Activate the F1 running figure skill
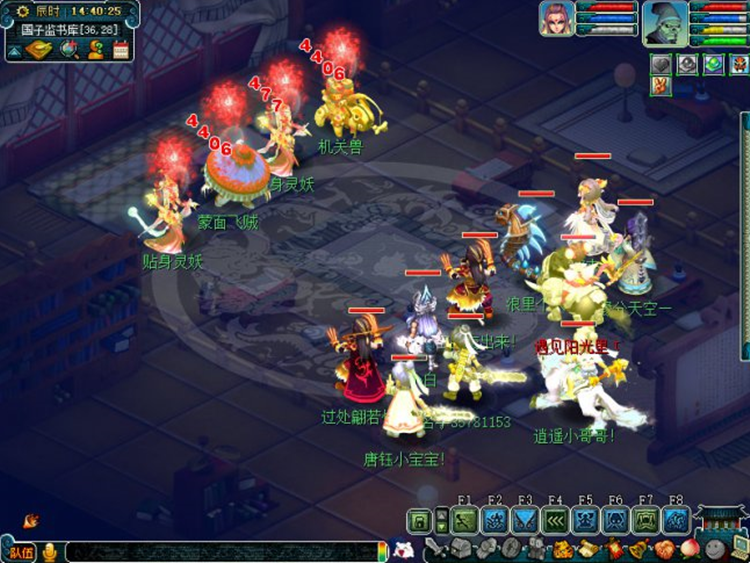Screen dimensions: 750x563 (464, 520)
